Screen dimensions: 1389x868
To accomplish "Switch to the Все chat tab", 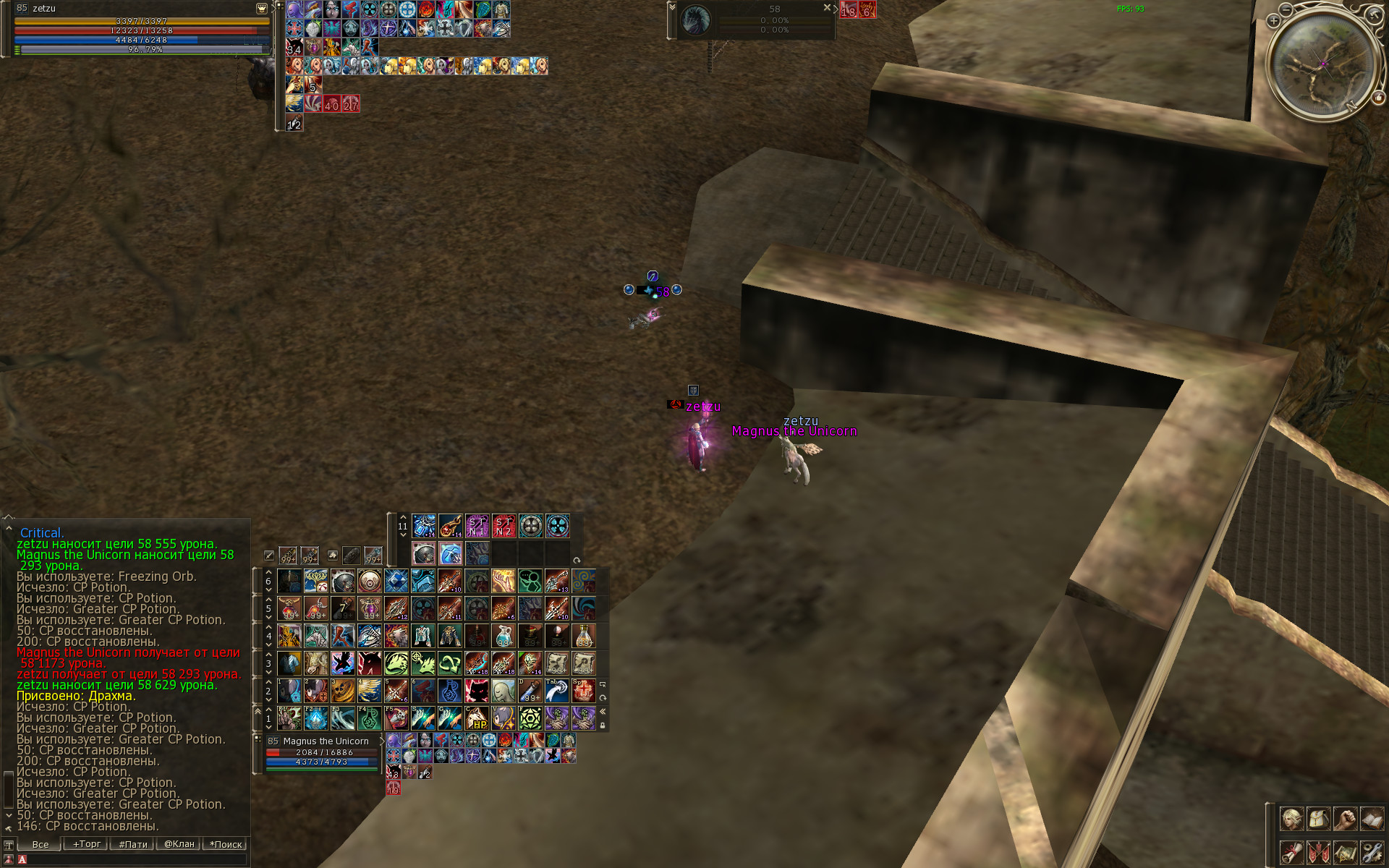I will [40, 844].
